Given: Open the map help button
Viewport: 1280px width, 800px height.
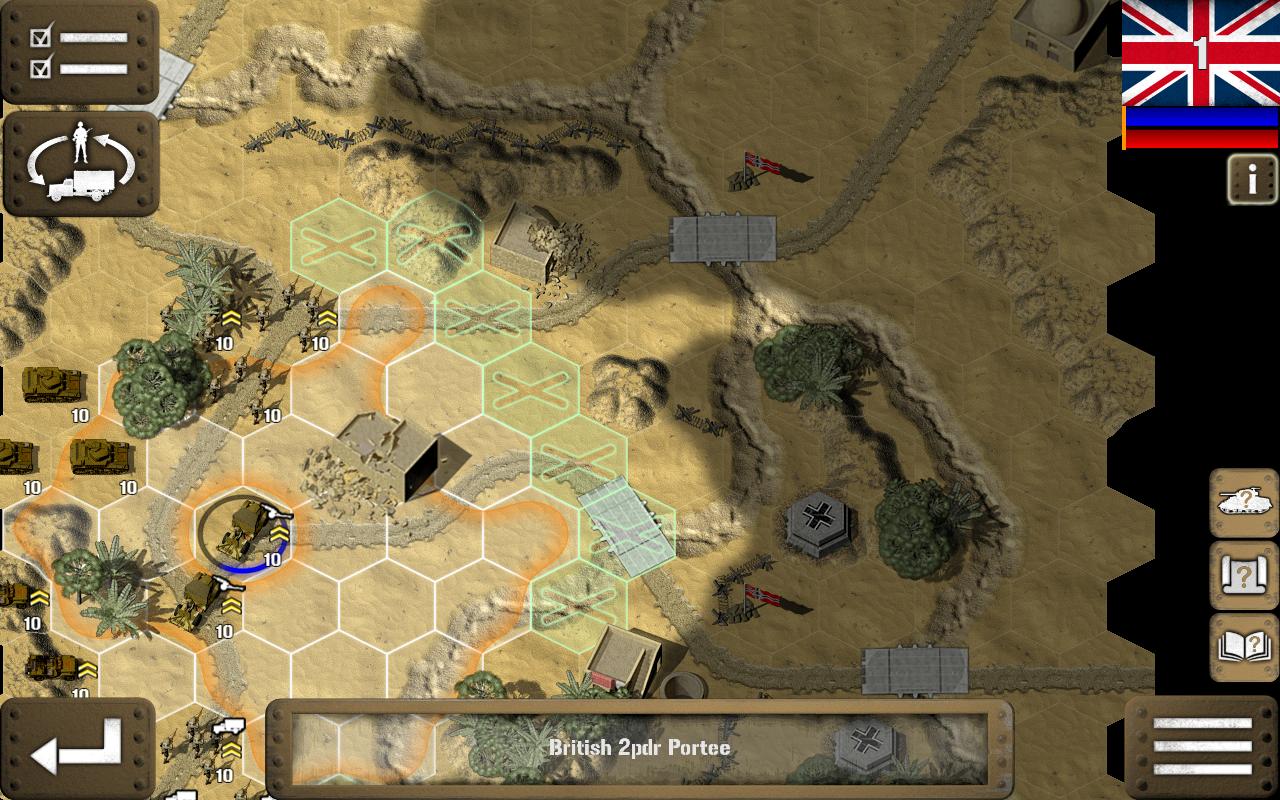Looking at the screenshot, I should (x=1244, y=575).
